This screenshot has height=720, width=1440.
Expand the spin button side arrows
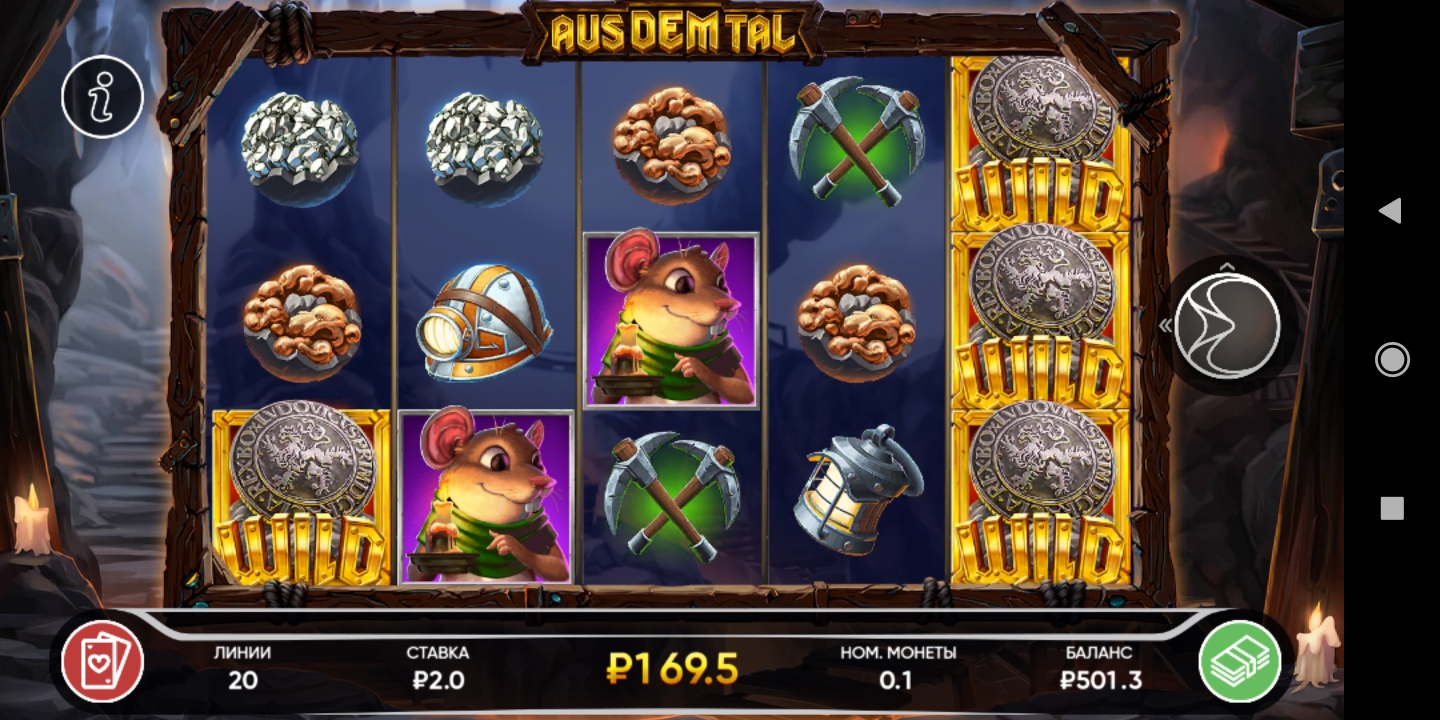1165,325
